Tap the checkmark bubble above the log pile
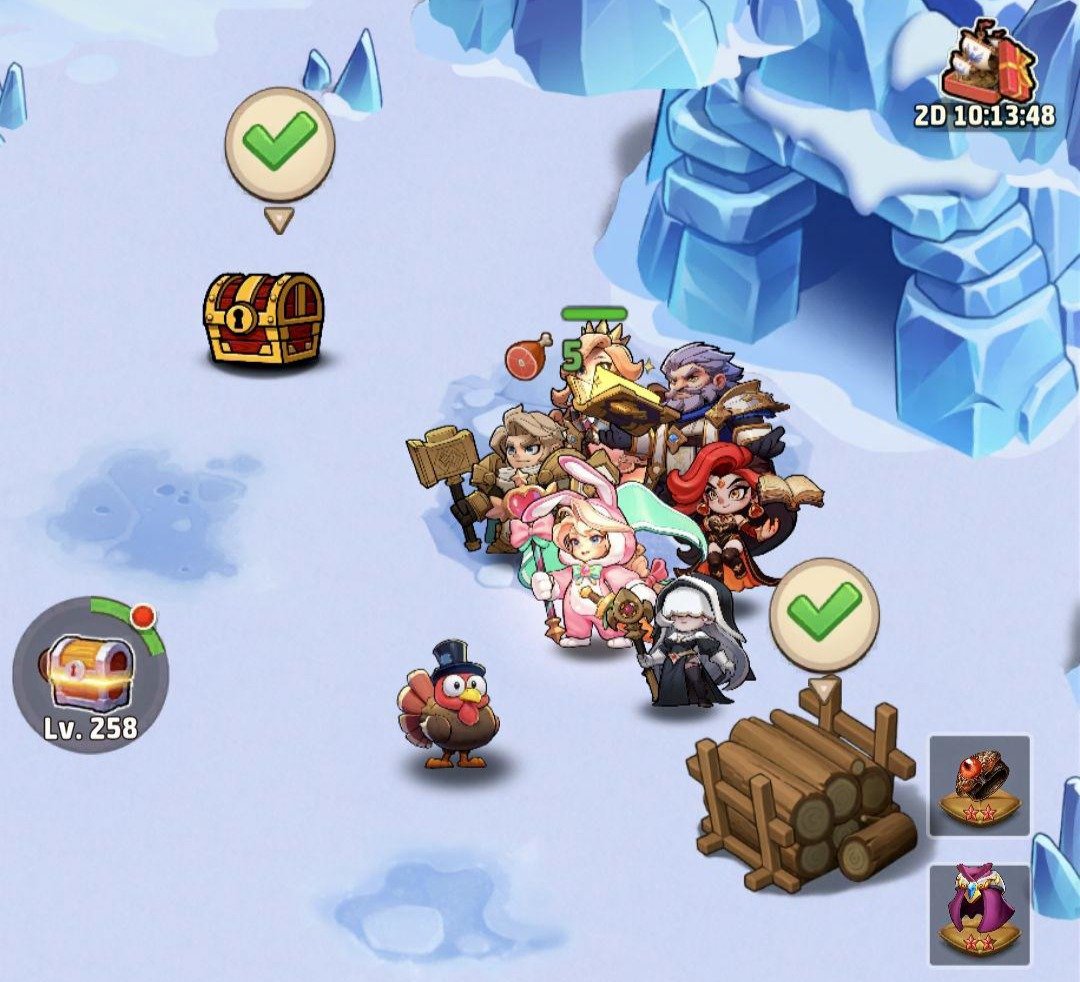Screen dimensions: 1080x982 tap(824, 613)
